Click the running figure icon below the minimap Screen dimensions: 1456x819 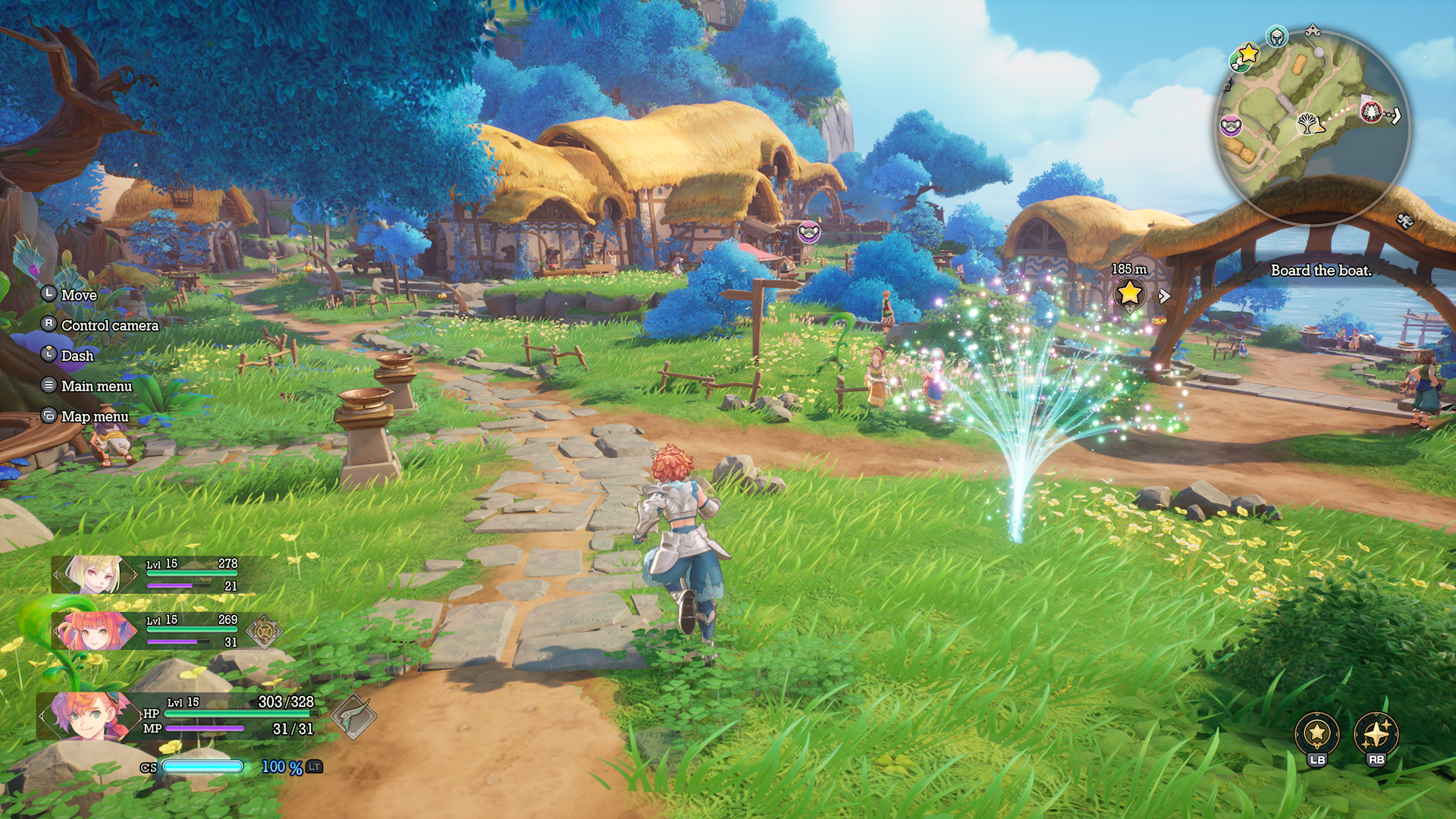pos(1404,221)
